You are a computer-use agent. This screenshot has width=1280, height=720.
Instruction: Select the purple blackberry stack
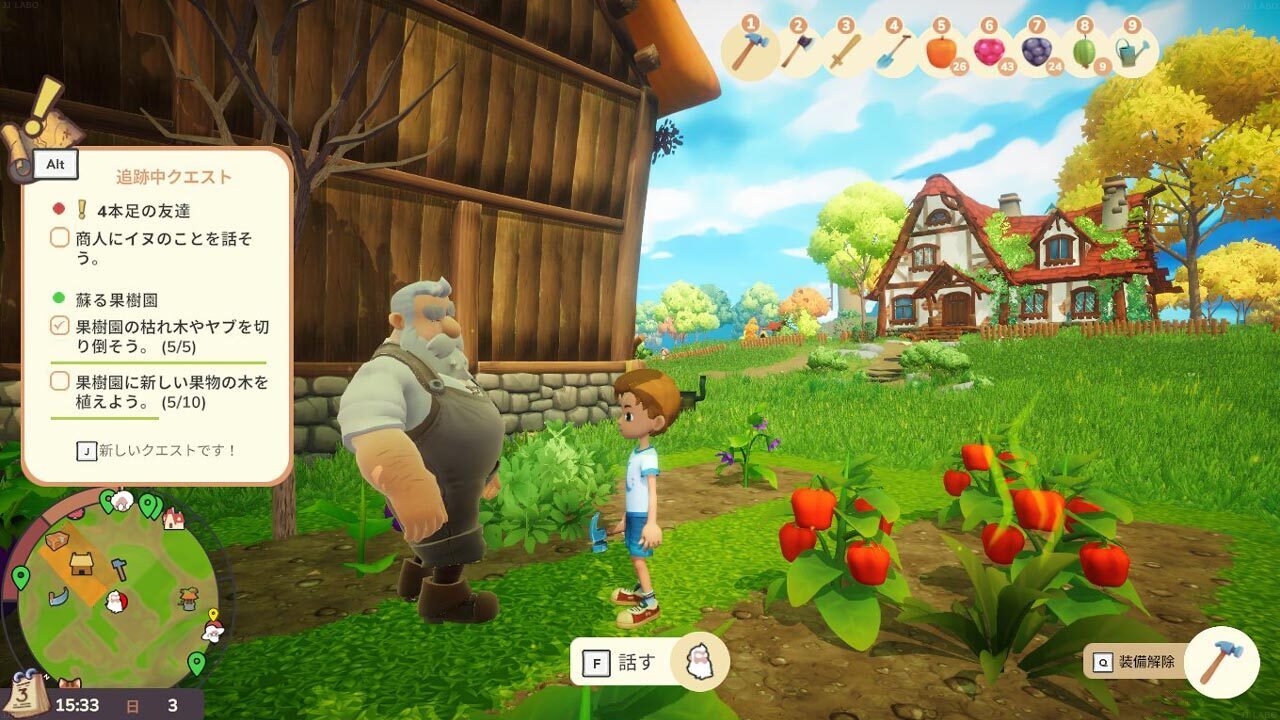coord(1036,51)
